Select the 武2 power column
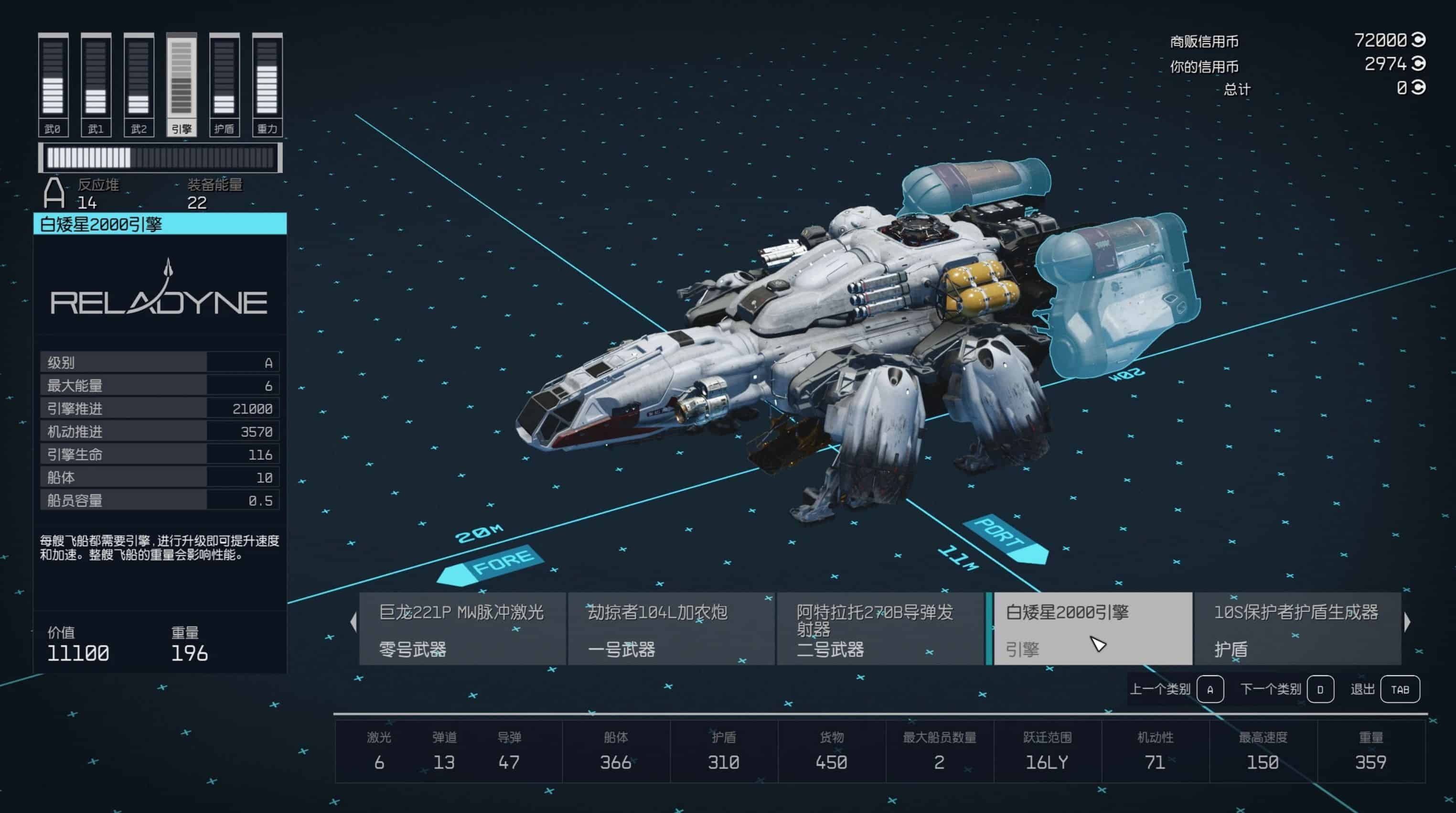Screen dimensions: 1456x813 coord(139,85)
